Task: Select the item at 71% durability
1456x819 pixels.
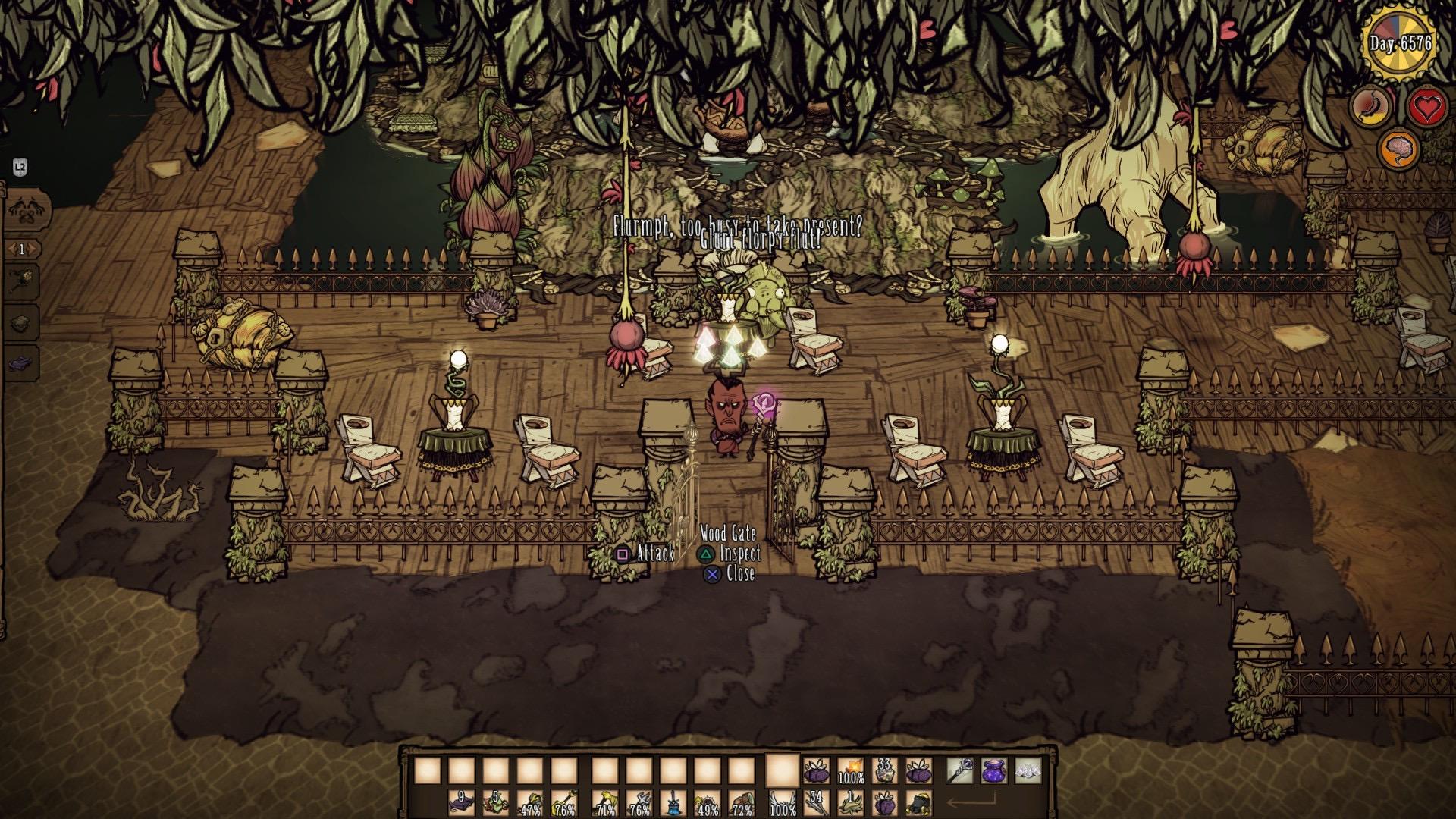Action: click(604, 803)
